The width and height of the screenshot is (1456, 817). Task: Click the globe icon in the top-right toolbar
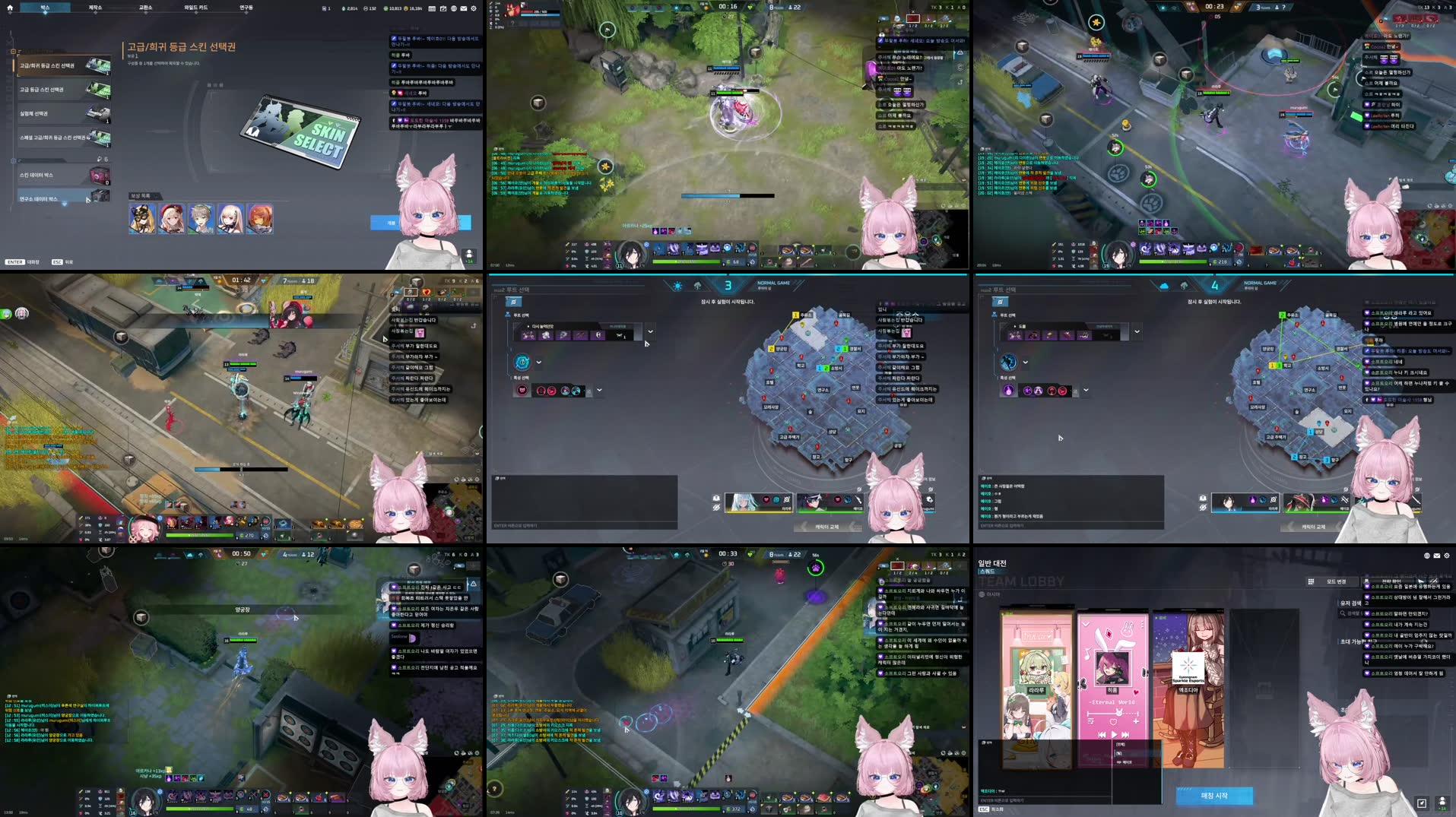[x=454, y=8]
